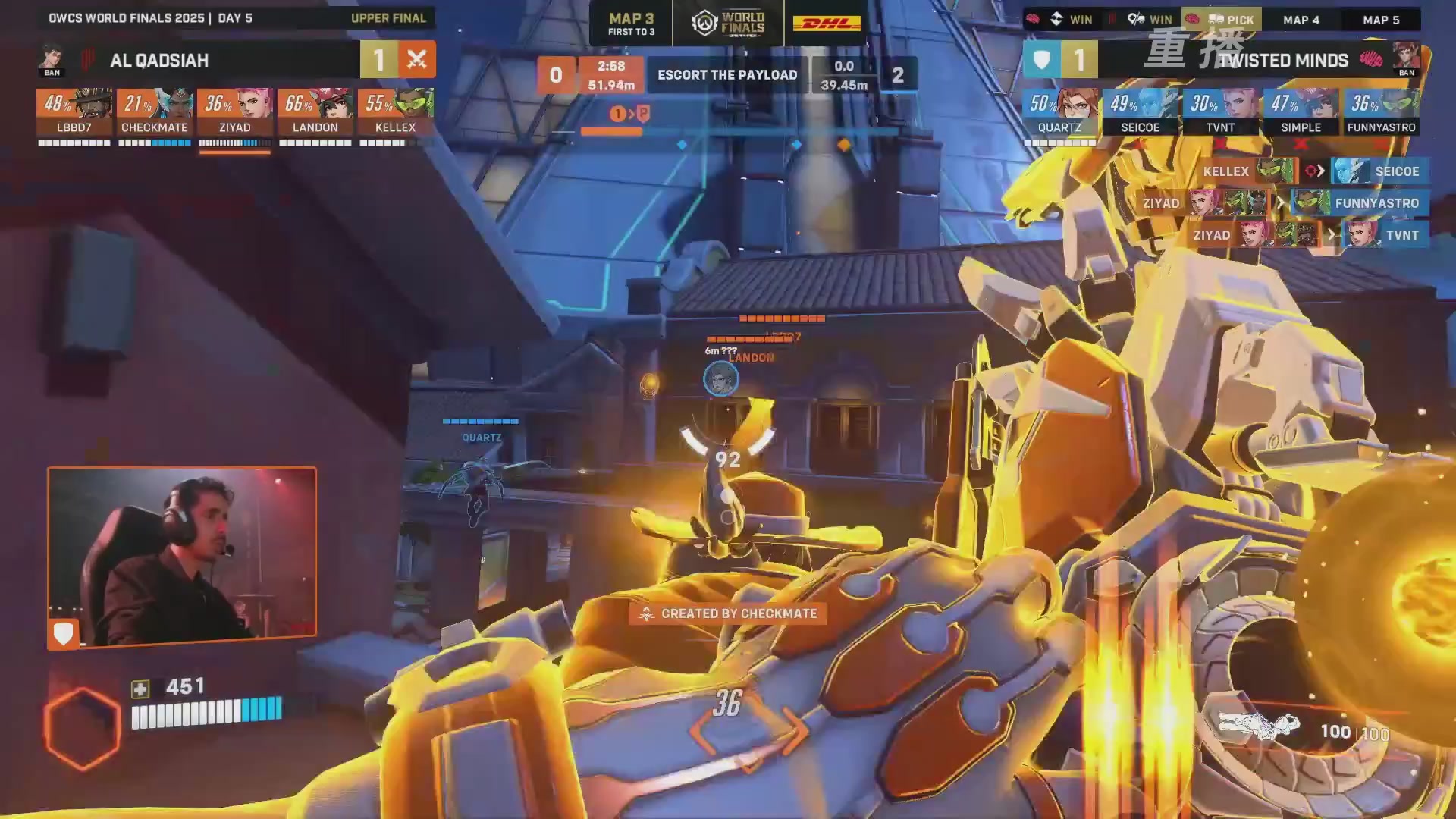The height and width of the screenshot is (819, 1456).
Task: Click the Escort the Payload objective label
Action: (x=727, y=74)
